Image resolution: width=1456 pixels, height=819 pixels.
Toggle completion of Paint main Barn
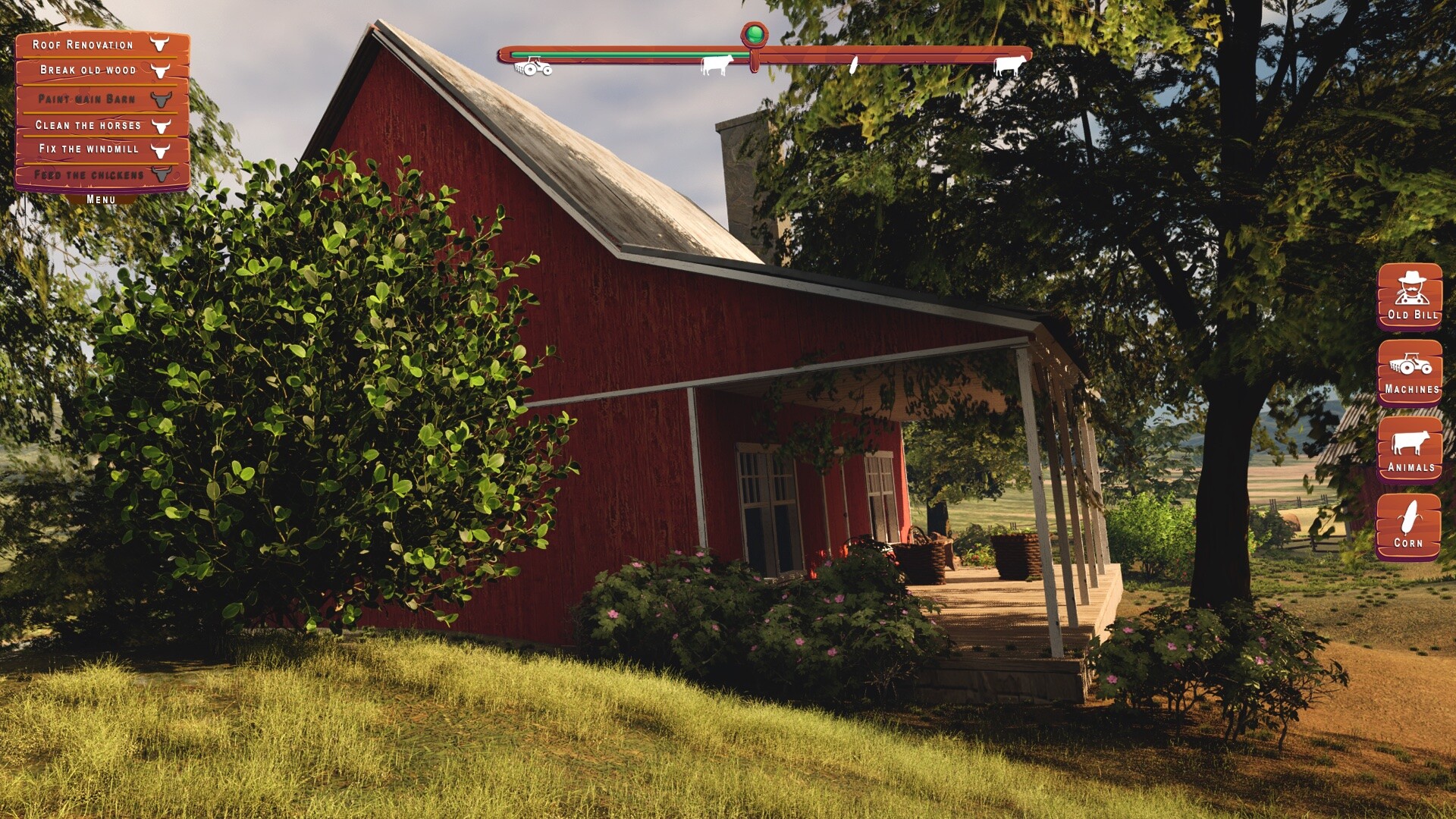[x=162, y=97]
